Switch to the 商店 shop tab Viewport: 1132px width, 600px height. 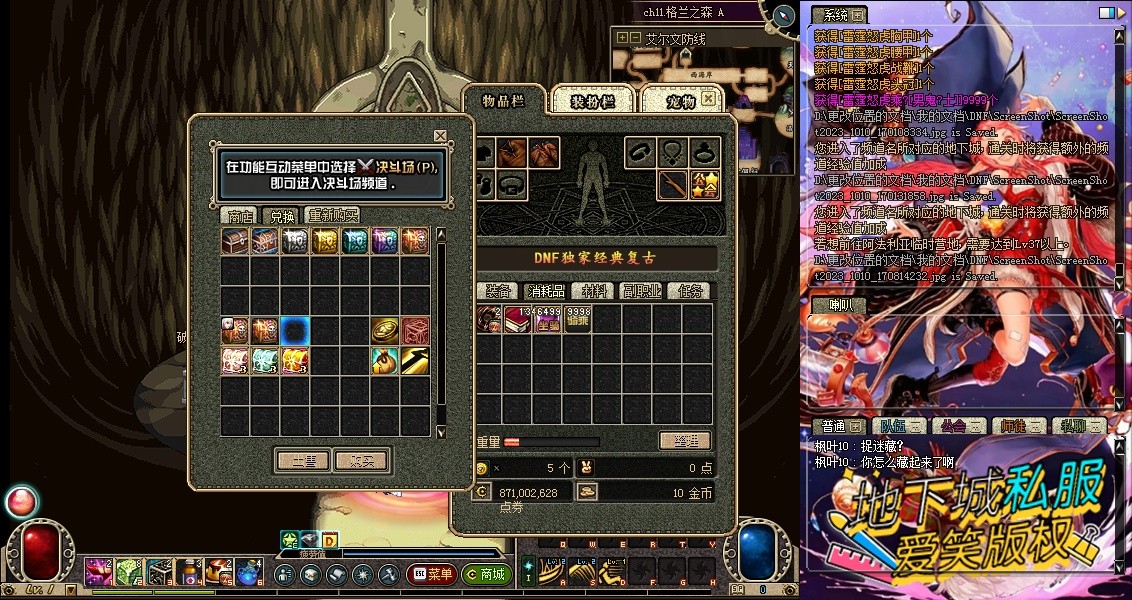(239, 216)
